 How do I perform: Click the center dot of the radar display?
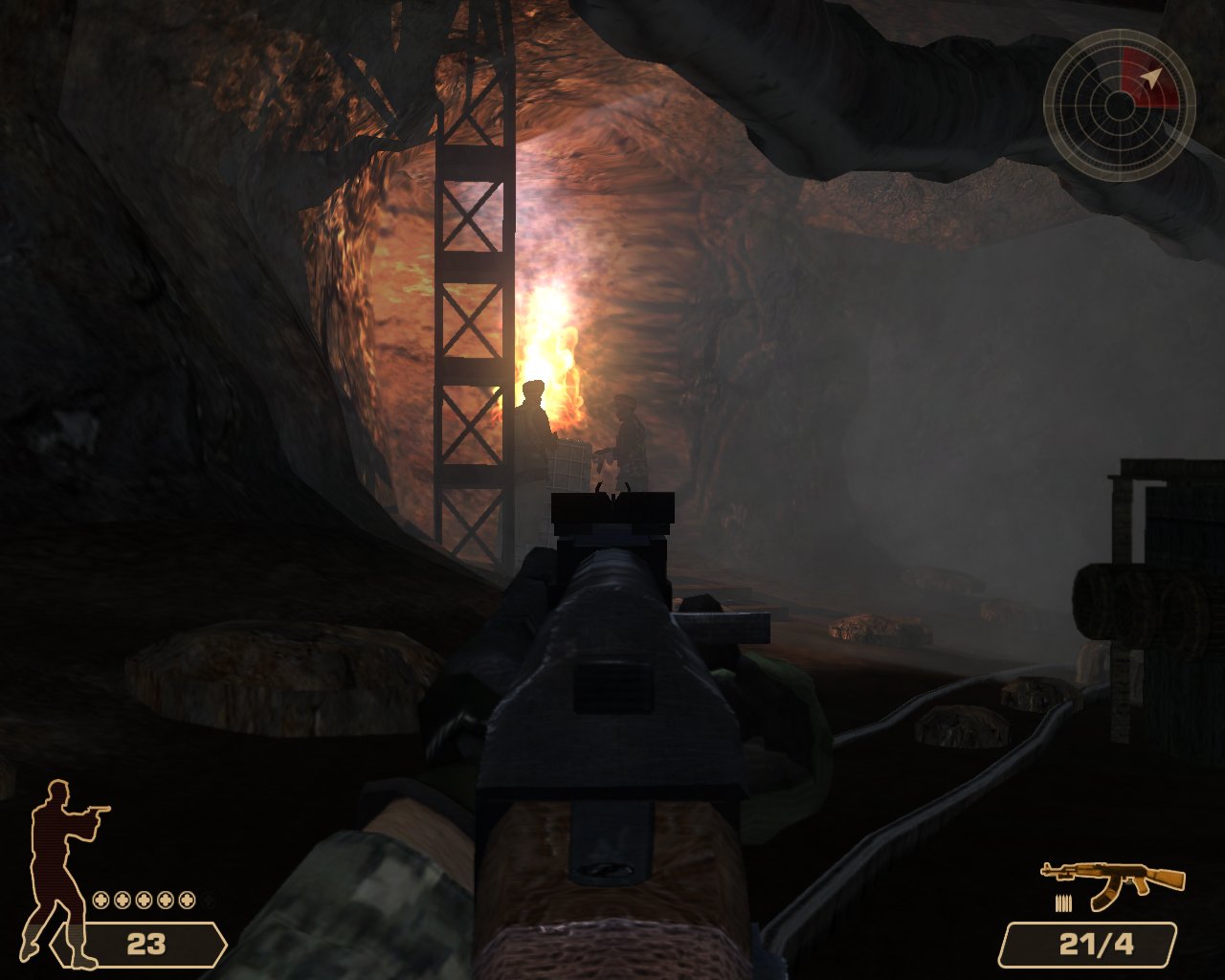tap(1122, 105)
